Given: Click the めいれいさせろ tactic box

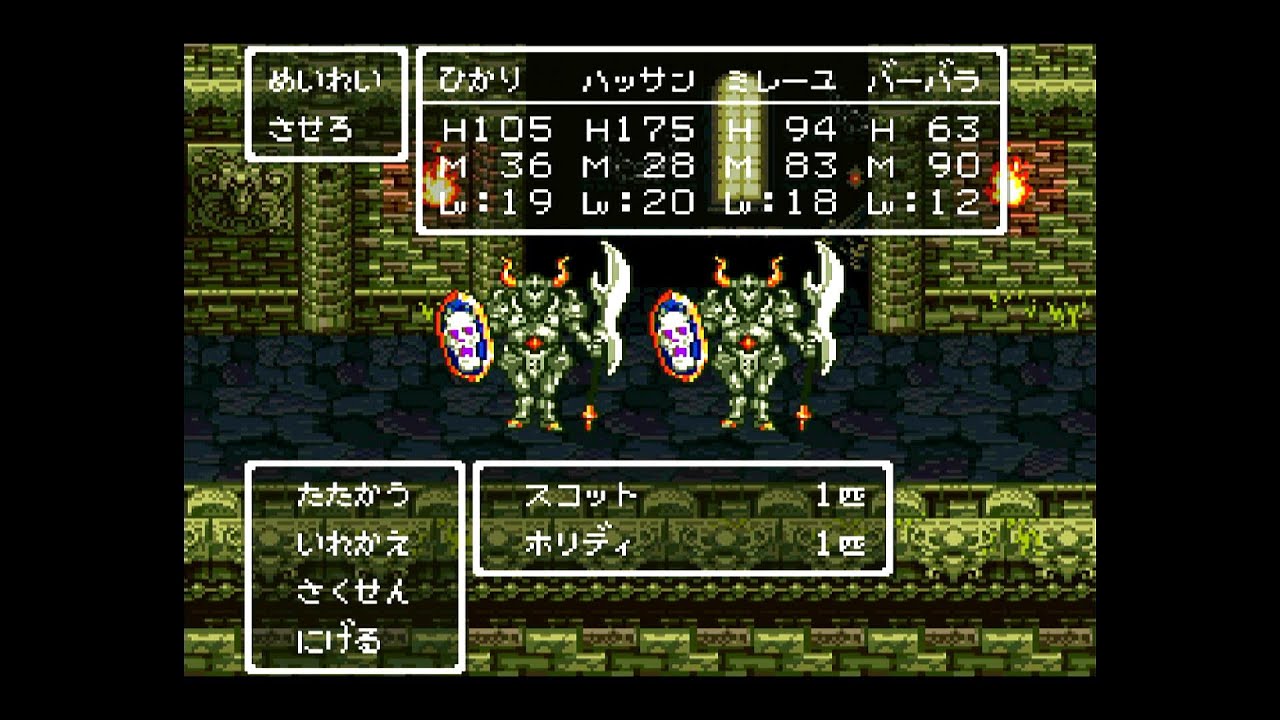Looking at the screenshot, I should click(326, 104).
